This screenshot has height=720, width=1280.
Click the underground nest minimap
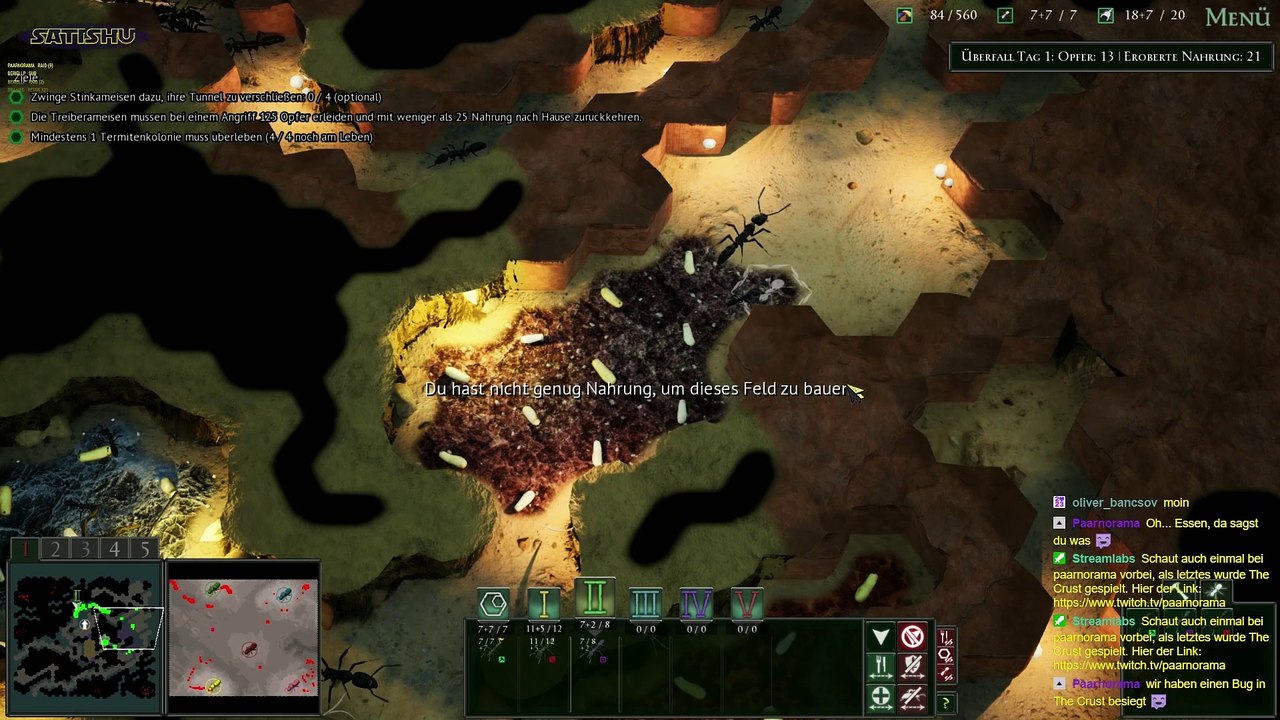click(84, 636)
